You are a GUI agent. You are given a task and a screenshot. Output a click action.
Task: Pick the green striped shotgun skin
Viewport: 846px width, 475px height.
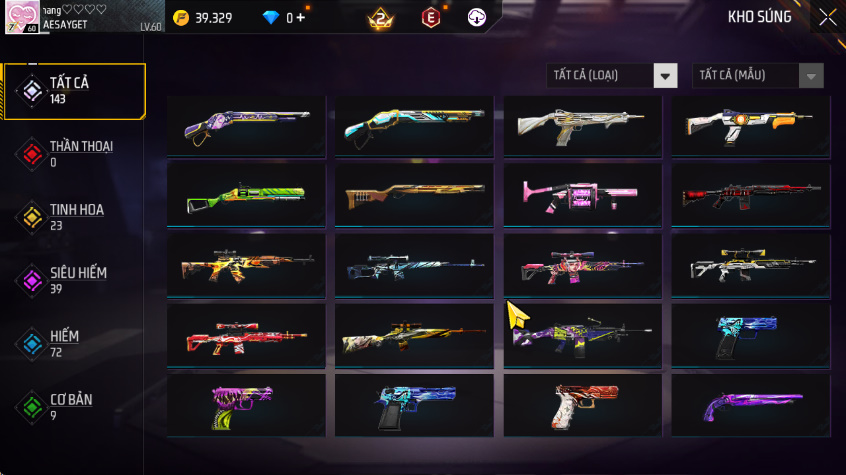pyautogui.click(x=245, y=194)
